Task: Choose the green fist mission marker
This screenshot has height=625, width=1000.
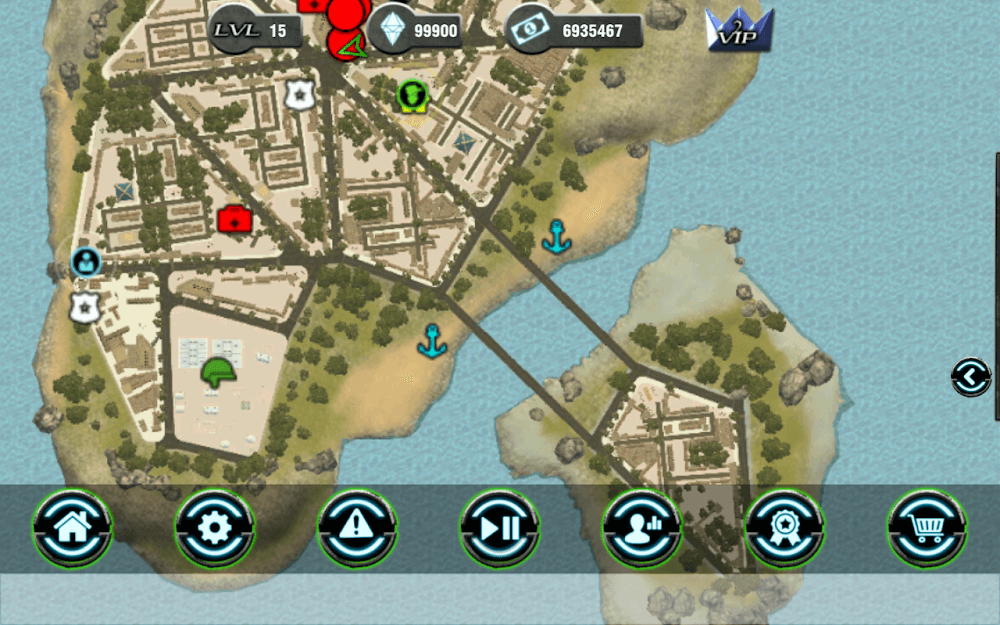Action: [412, 95]
